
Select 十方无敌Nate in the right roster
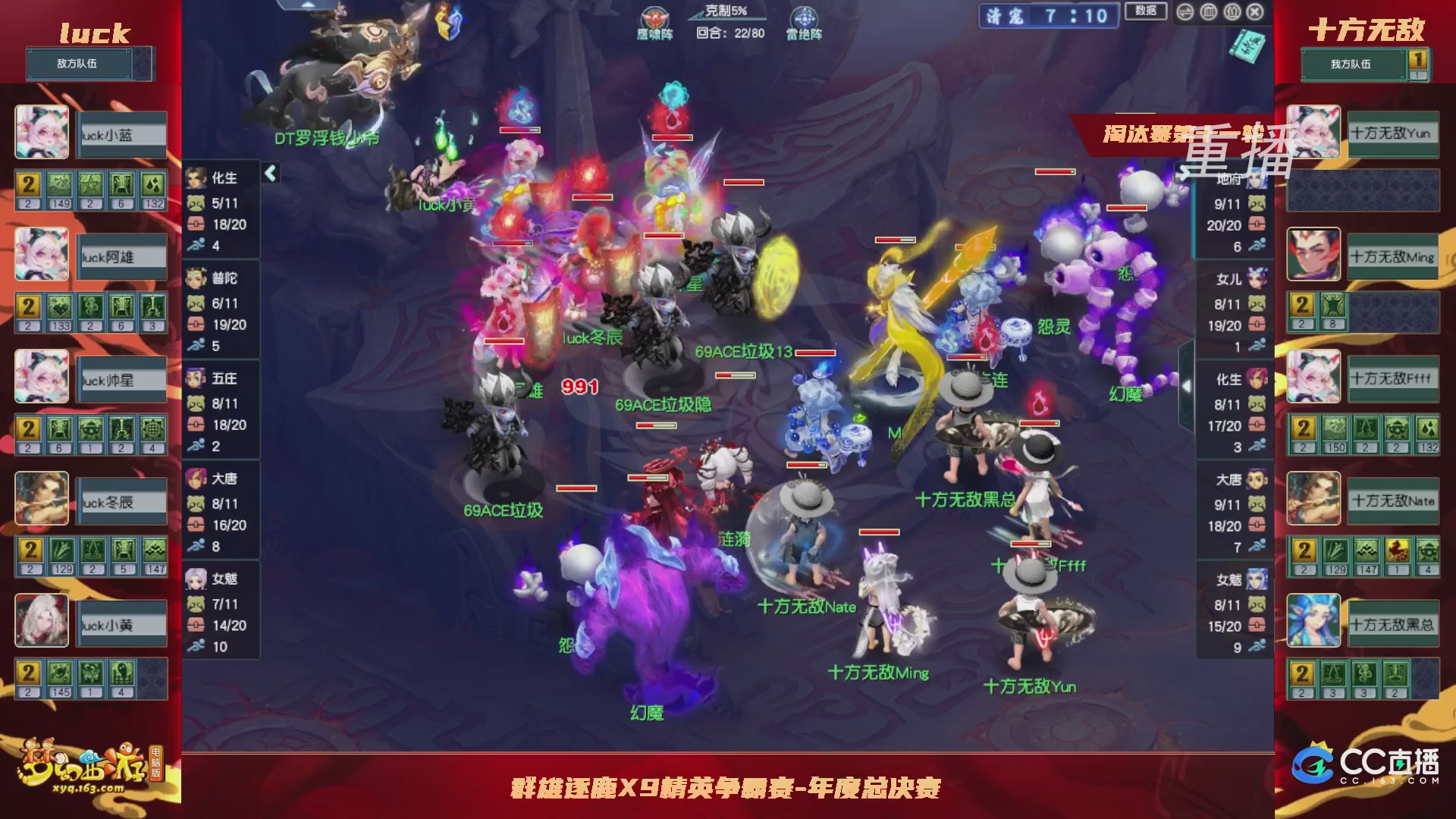1394,500
